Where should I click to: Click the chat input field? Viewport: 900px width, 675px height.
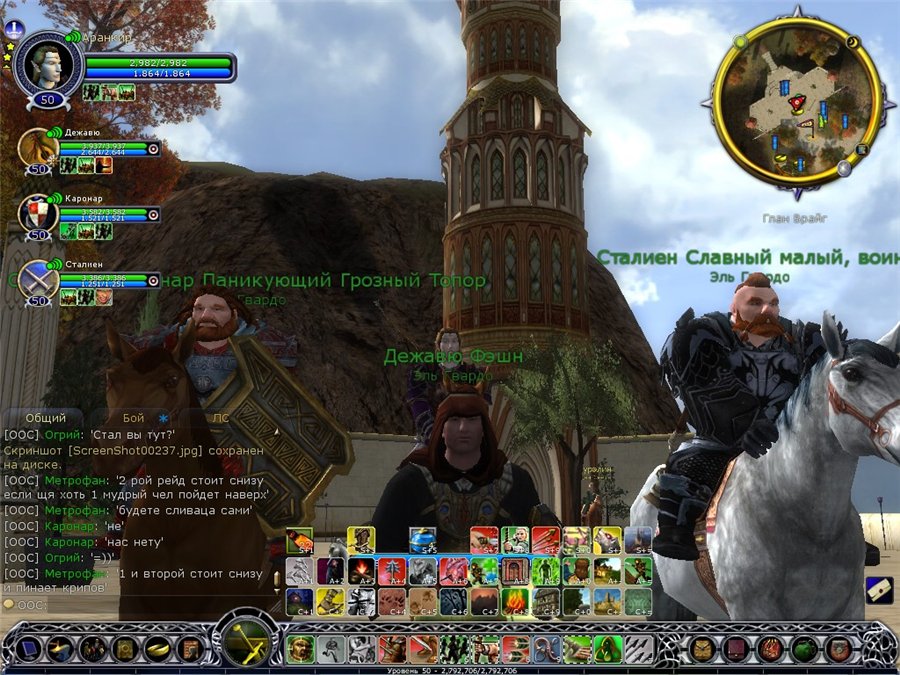(x=140, y=605)
